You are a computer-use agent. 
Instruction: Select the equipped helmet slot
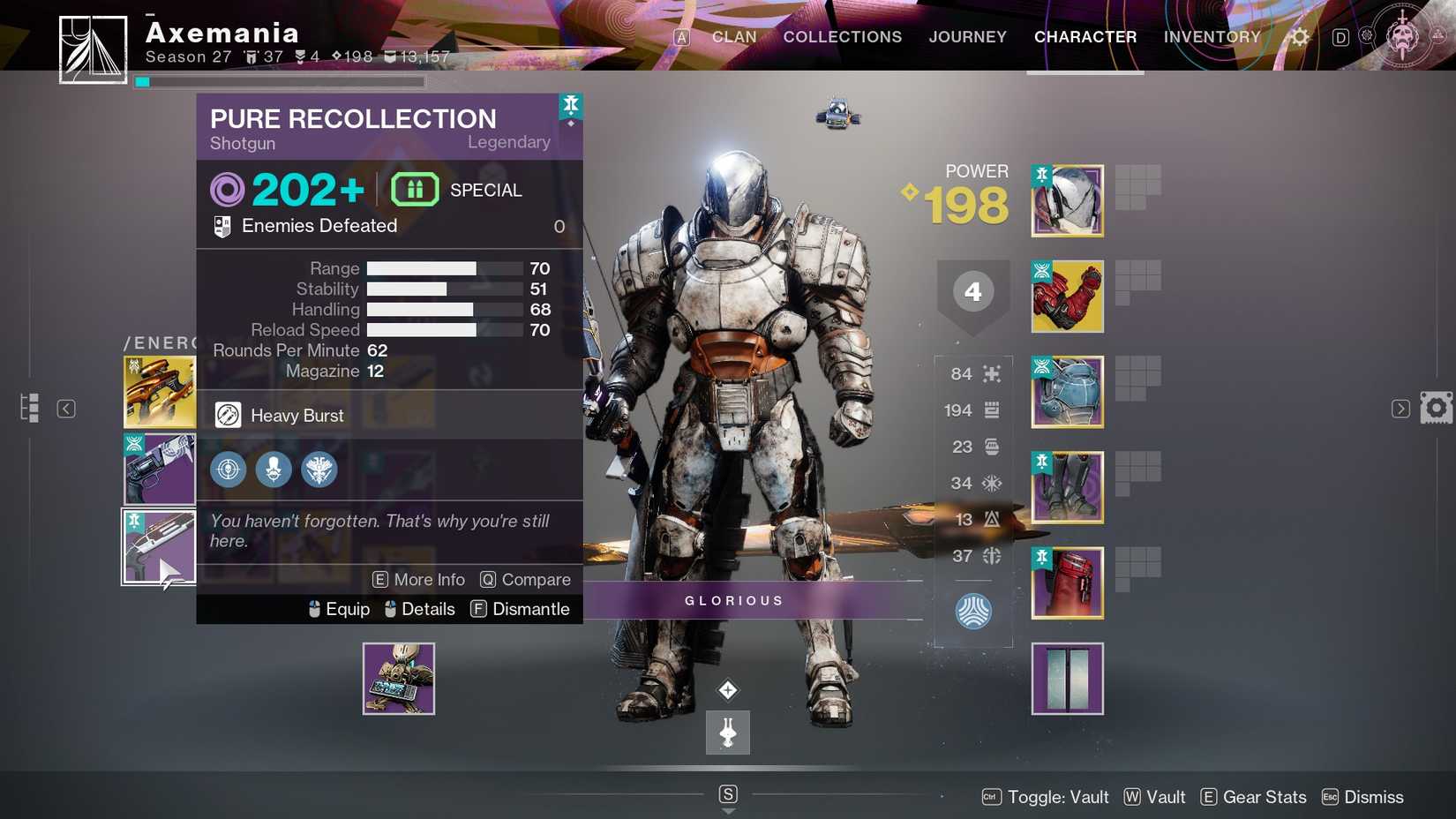point(1067,200)
